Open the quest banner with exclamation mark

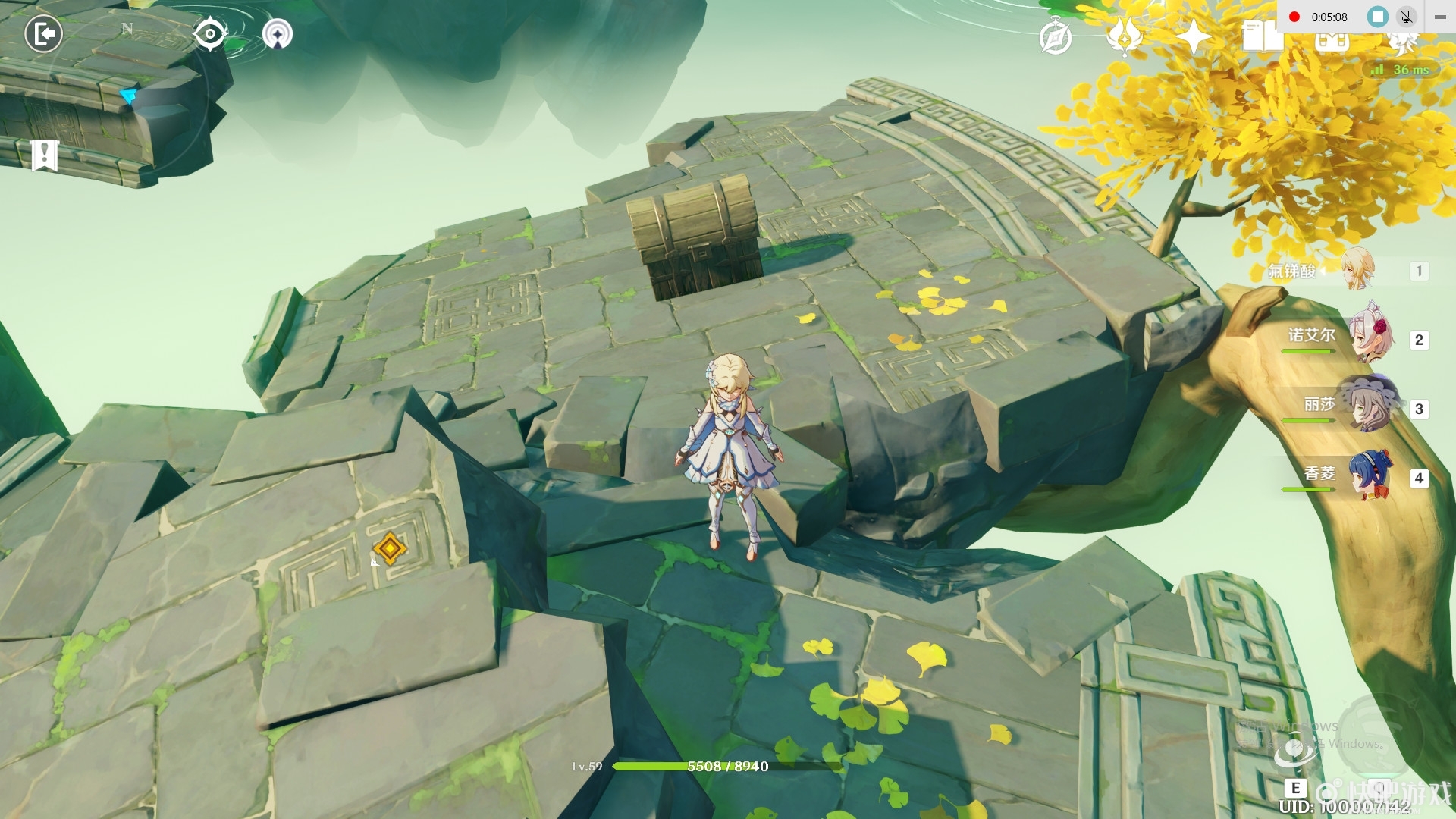point(45,155)
